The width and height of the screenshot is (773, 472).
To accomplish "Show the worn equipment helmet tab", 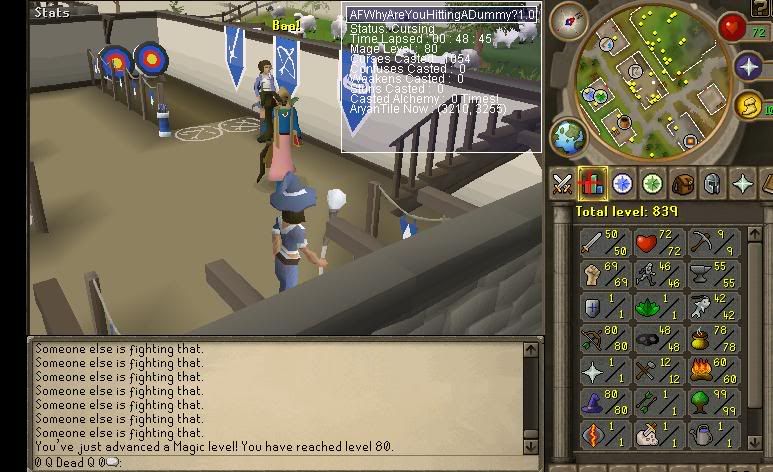I will pyautogui.click(x=712, y=184).
